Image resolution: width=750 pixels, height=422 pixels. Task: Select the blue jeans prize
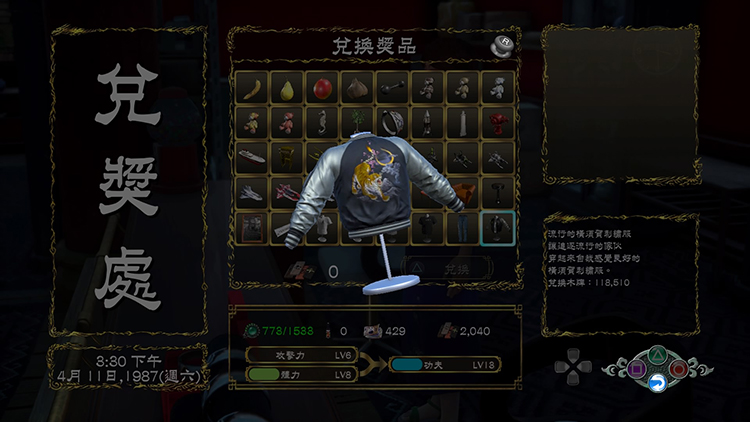[x=462, y=227]
